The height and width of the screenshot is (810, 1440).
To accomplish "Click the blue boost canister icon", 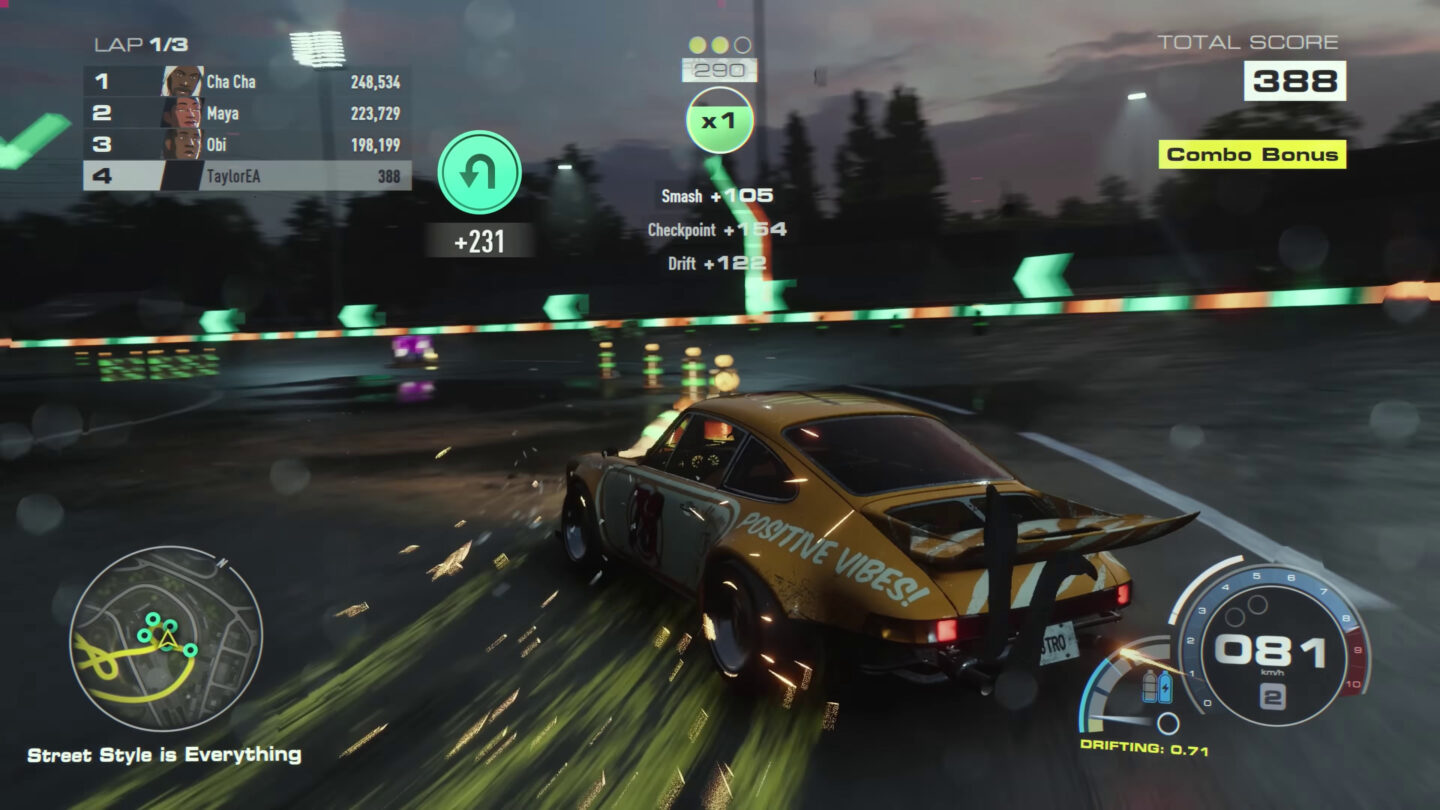I will click(1166, 687).
